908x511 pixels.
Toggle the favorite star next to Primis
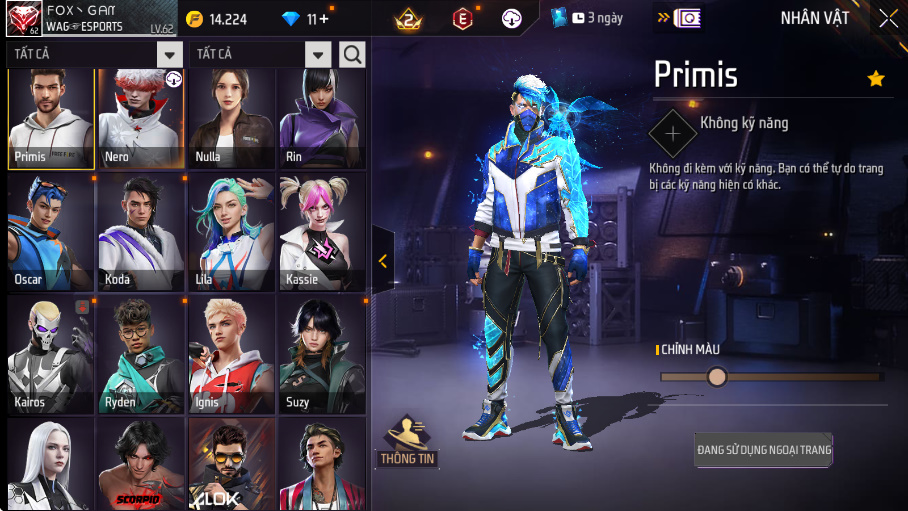[x=876, y=78]
